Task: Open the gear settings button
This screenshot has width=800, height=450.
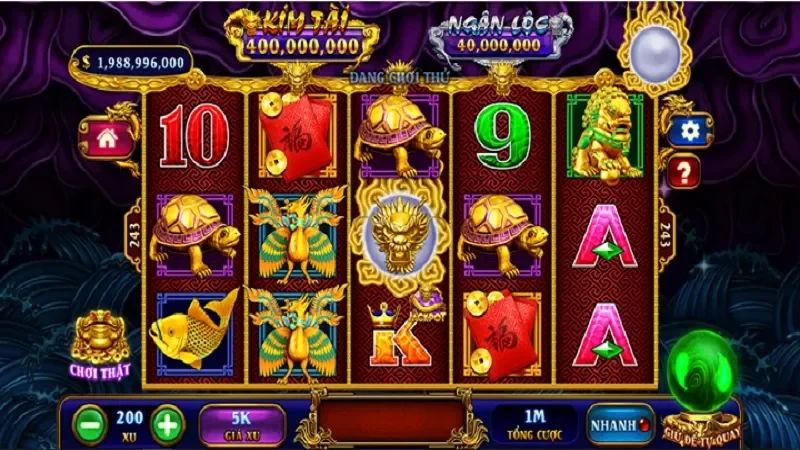Action: [687, 131]
